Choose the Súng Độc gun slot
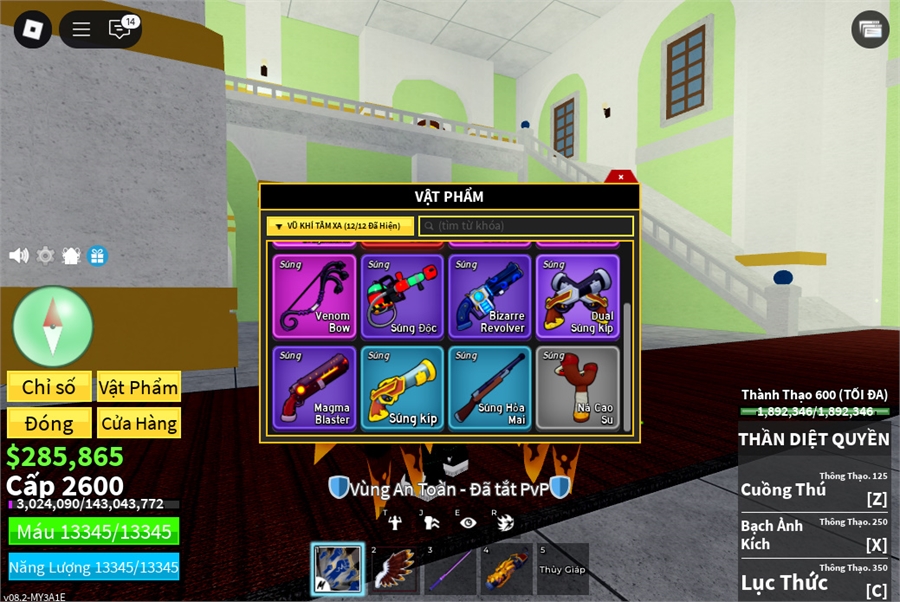 point(402,296)
